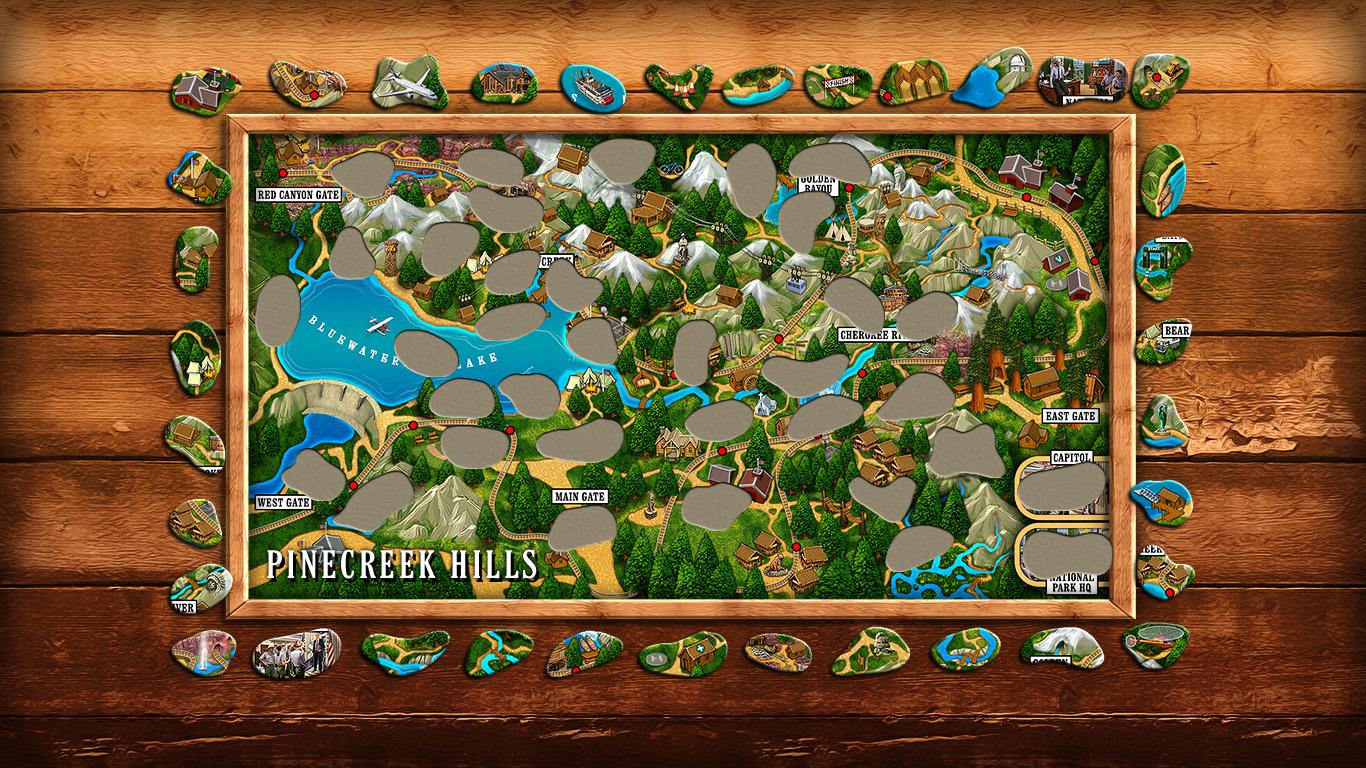Grab the white mountain cave piece

[1060, 646]
